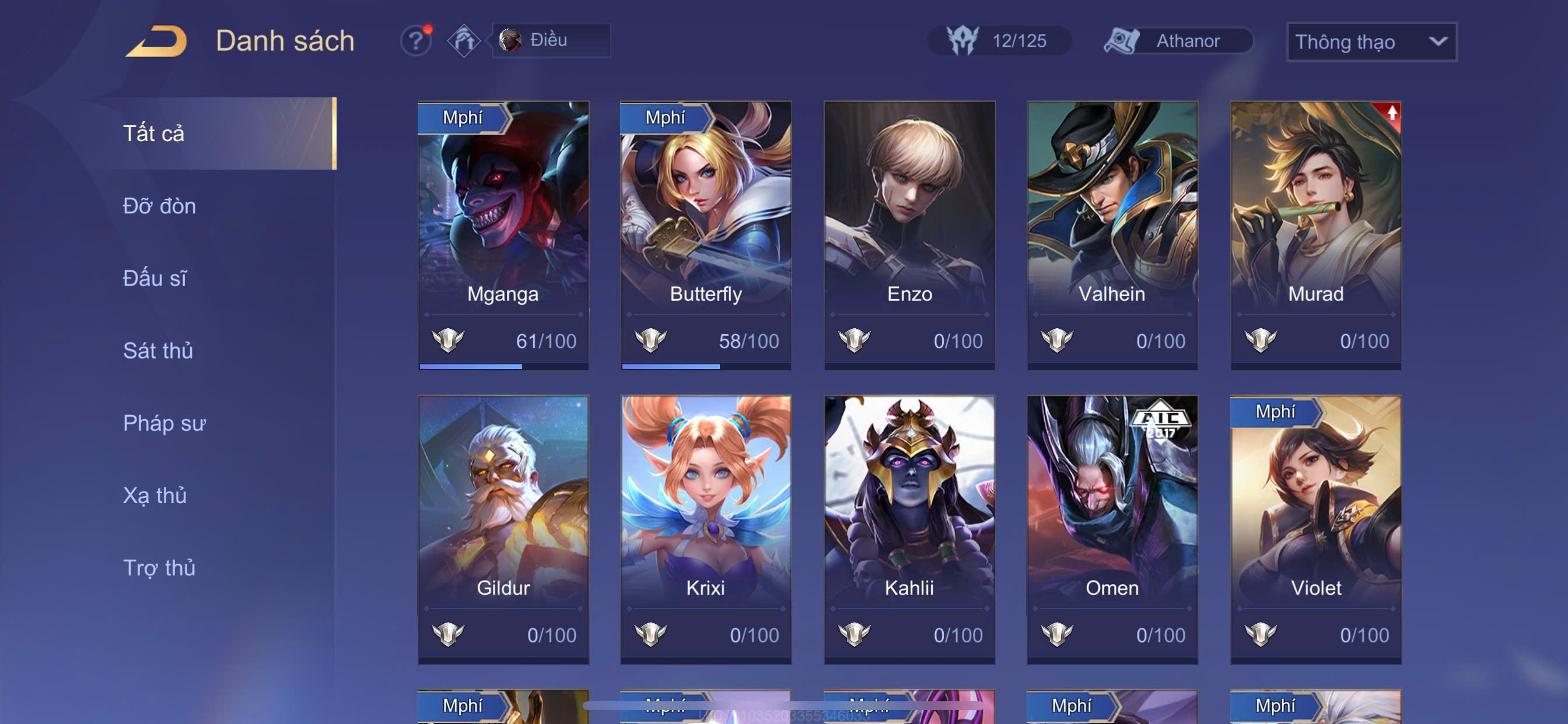Image resolution: width=1568 pixels, height=724 pixels.
Task: Select the Murad hero card
Action: pyautogui.click(x=1315, y=235)
